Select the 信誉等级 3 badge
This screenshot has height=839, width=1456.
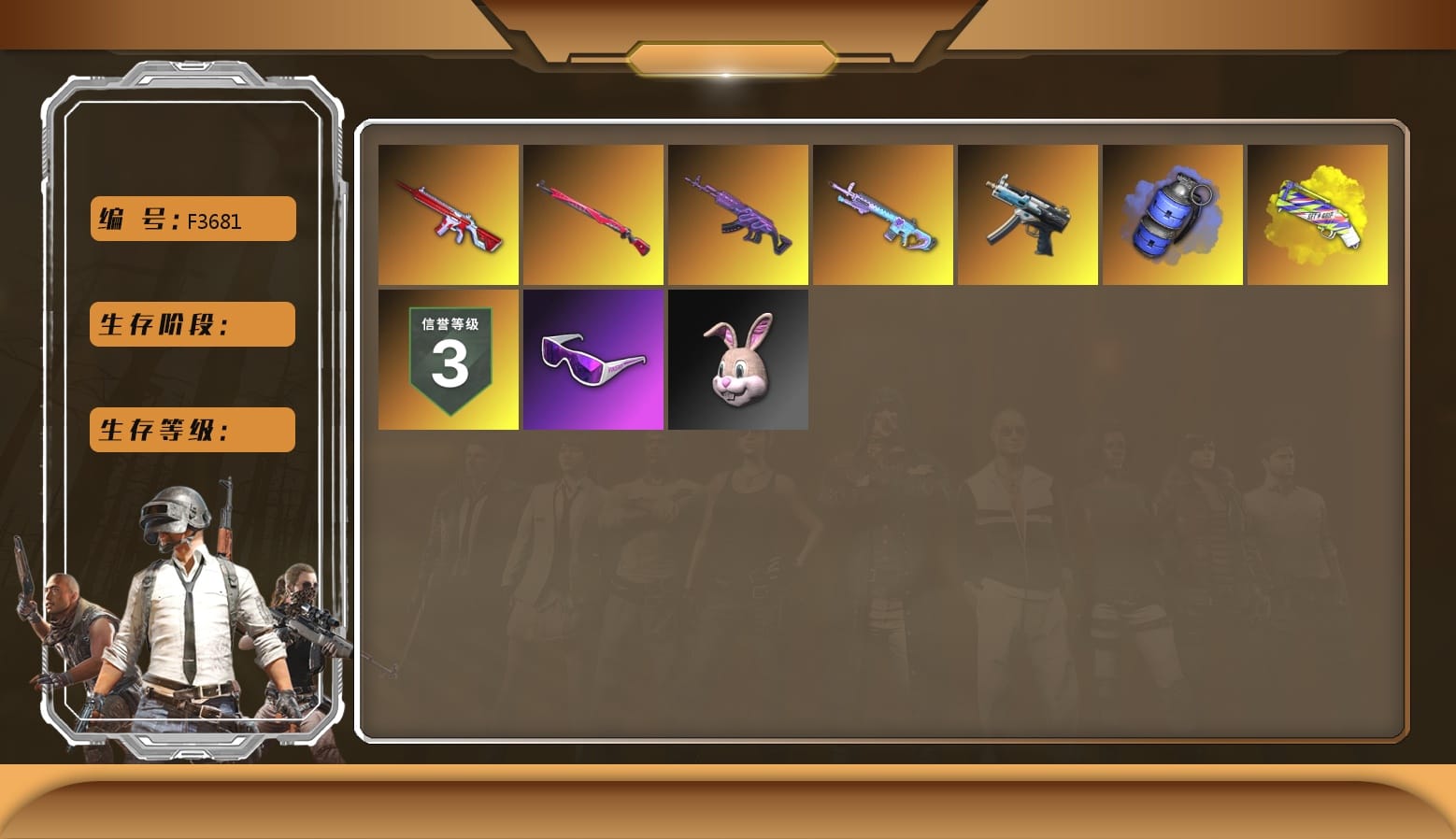tap(448, 359)
